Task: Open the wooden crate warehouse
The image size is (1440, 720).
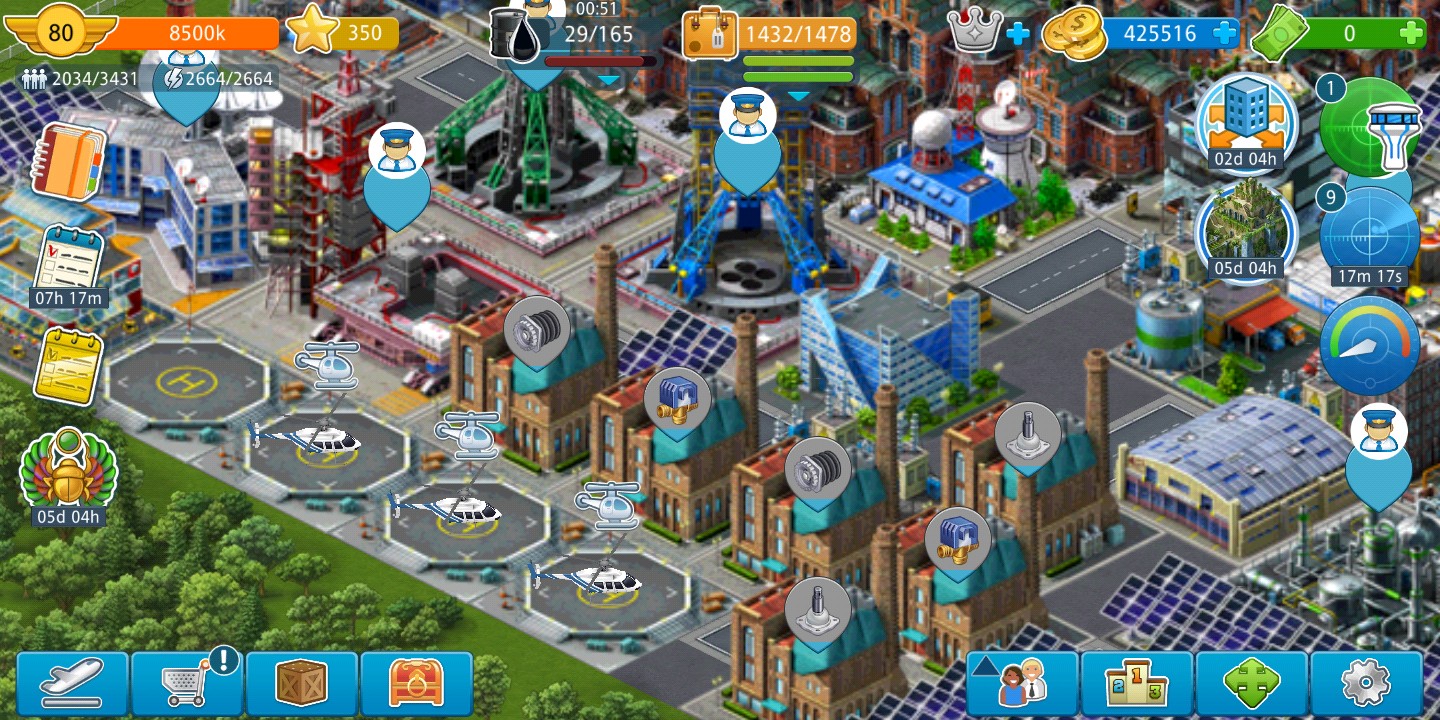Action: pos(302,684)
